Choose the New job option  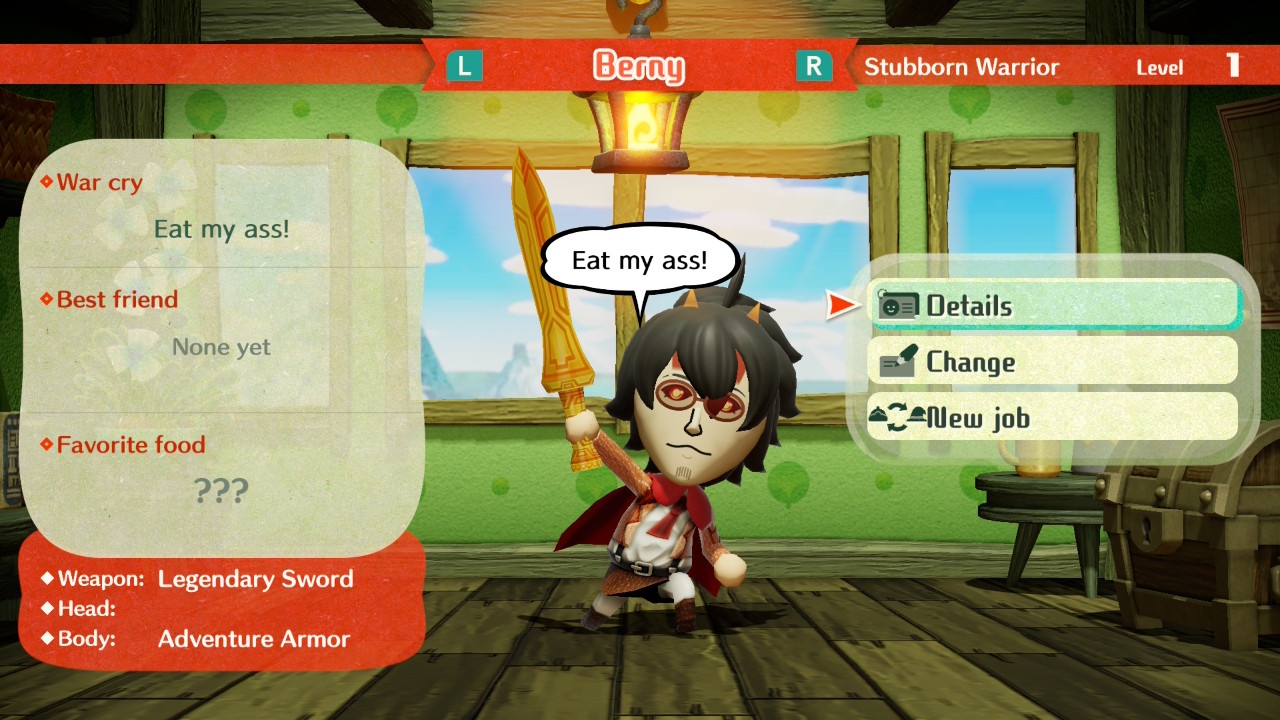tap(1053, 418)
